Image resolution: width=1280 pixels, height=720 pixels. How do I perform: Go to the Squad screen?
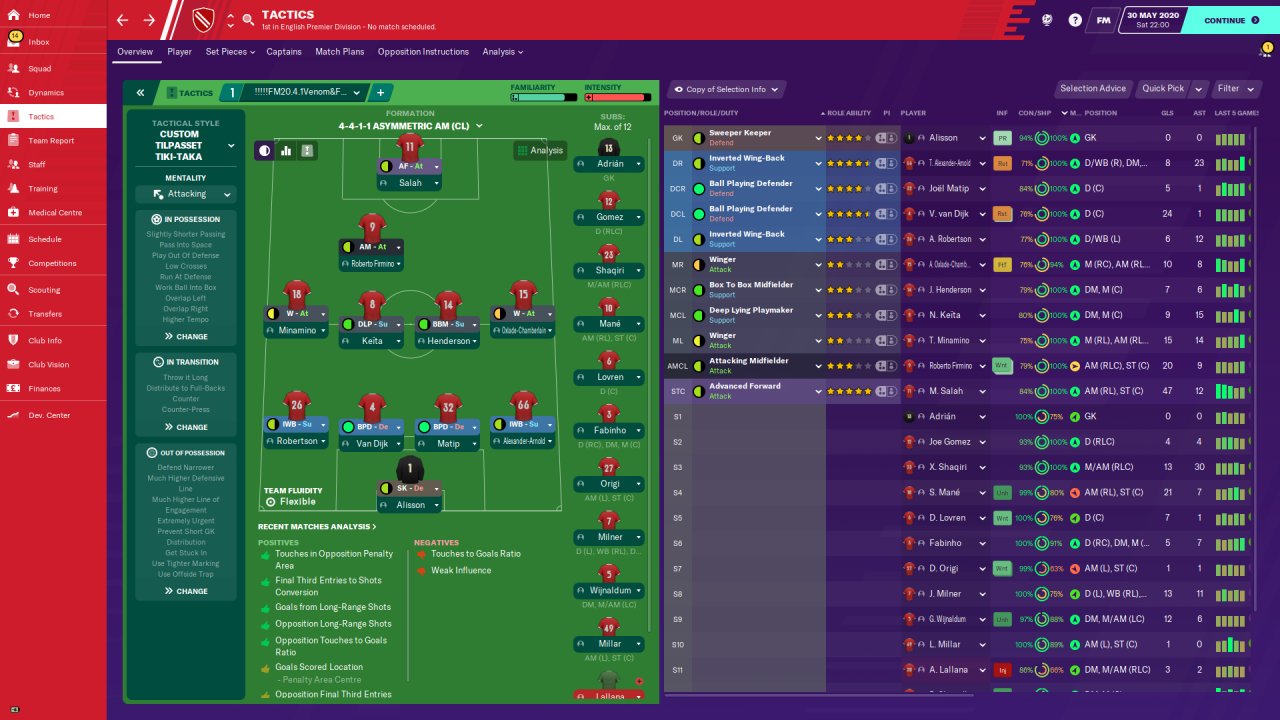(x=40, y=69)
